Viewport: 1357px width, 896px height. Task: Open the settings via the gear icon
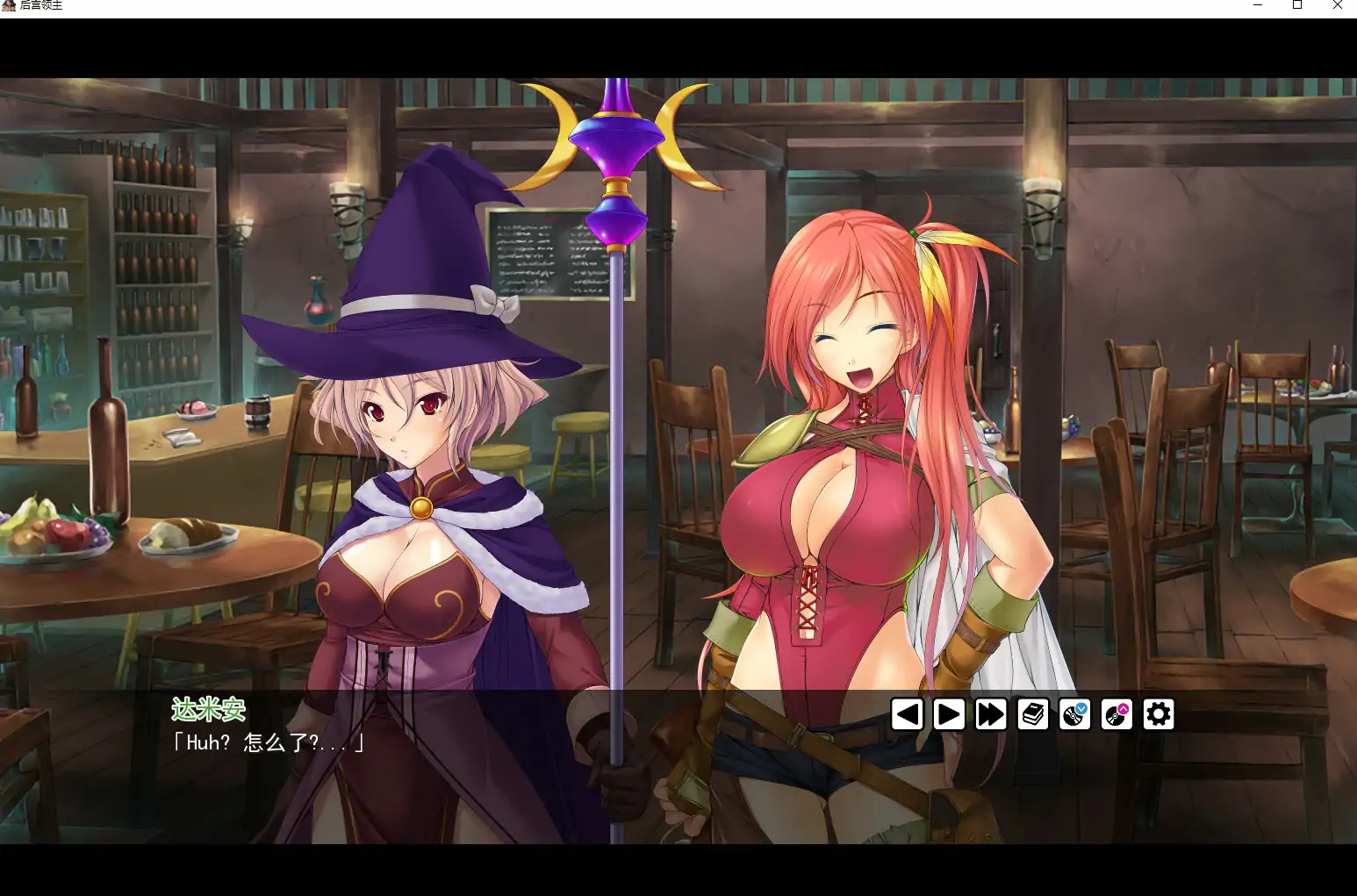[x=1160, y=714]
